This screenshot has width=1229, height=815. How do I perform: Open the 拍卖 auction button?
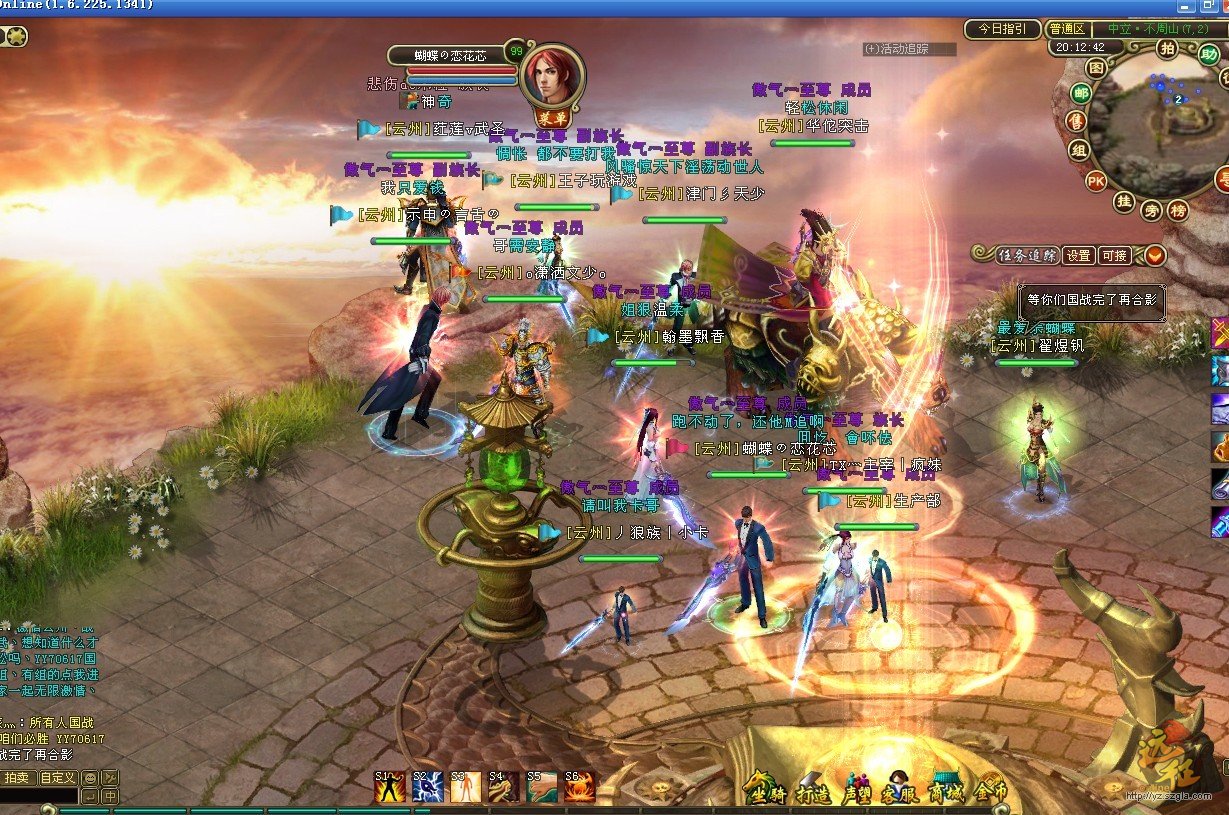(17, 778)
